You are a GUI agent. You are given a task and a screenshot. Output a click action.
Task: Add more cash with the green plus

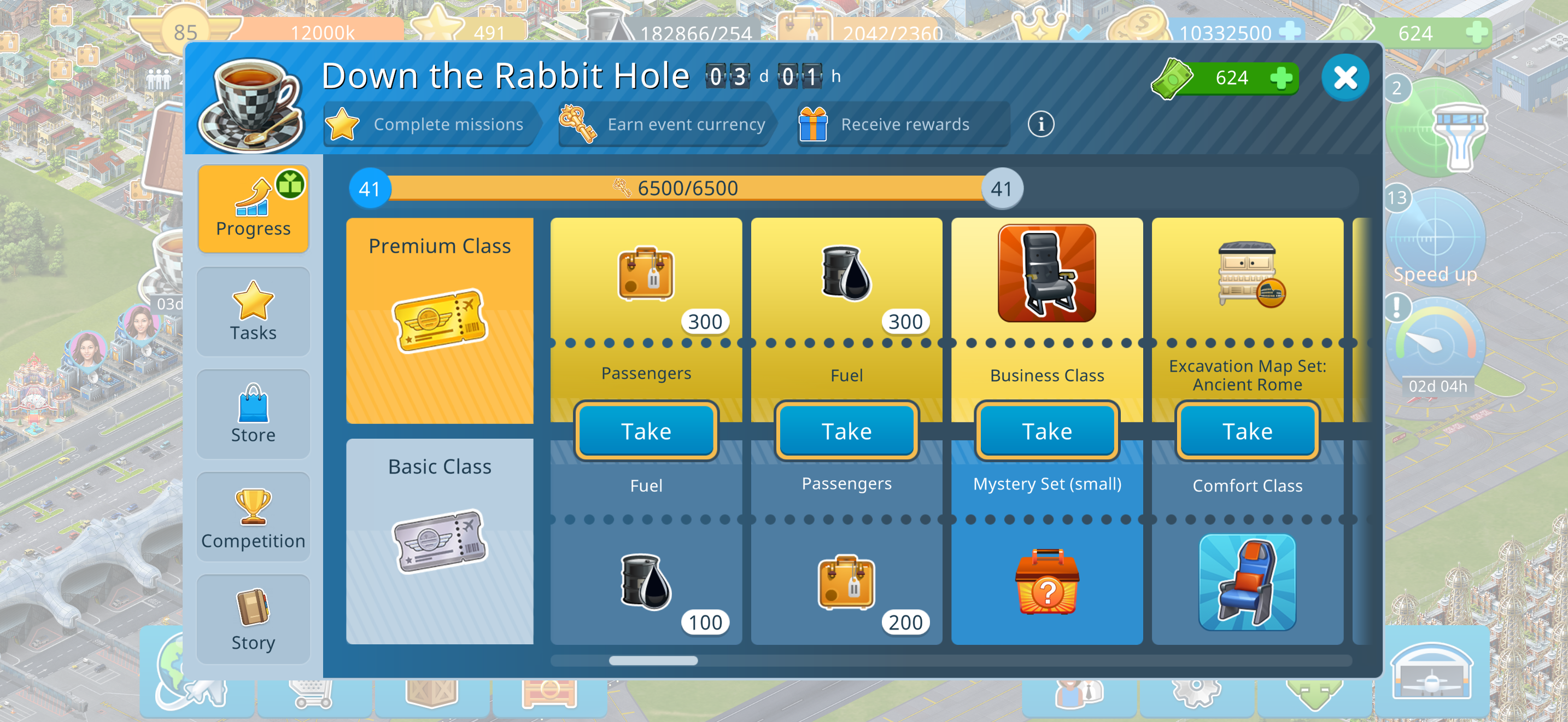[x=1282, y=78]
